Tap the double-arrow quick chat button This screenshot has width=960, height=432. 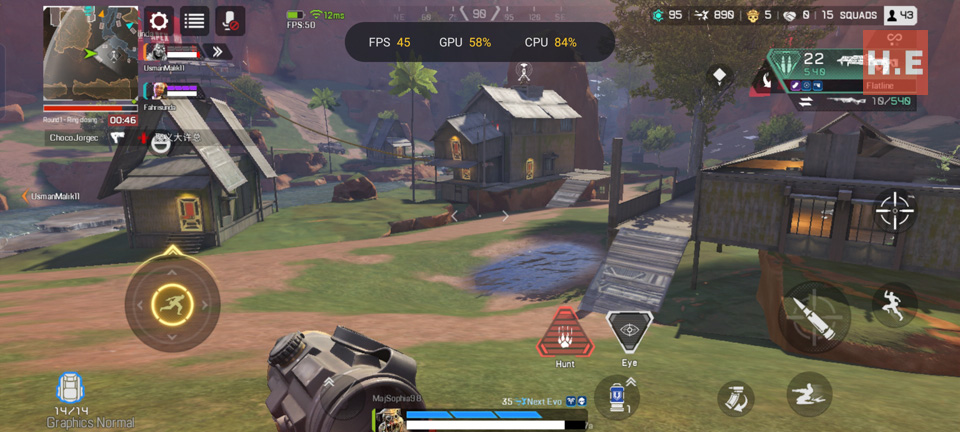tap(218, 51)
